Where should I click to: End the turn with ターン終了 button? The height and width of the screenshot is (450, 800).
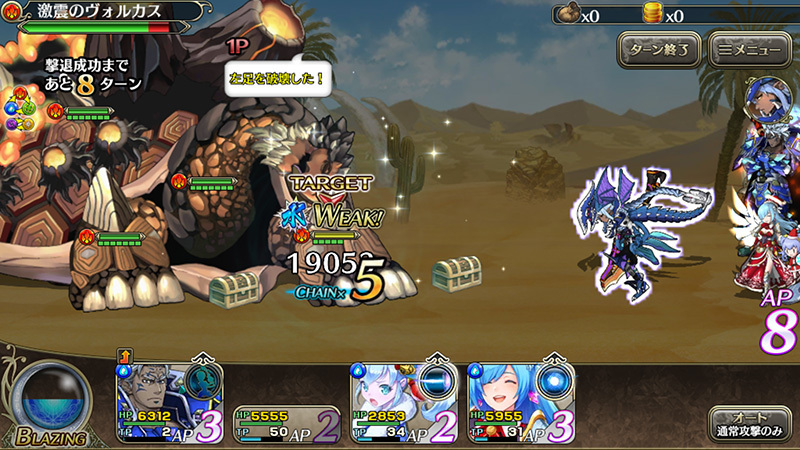coord(658,48)
